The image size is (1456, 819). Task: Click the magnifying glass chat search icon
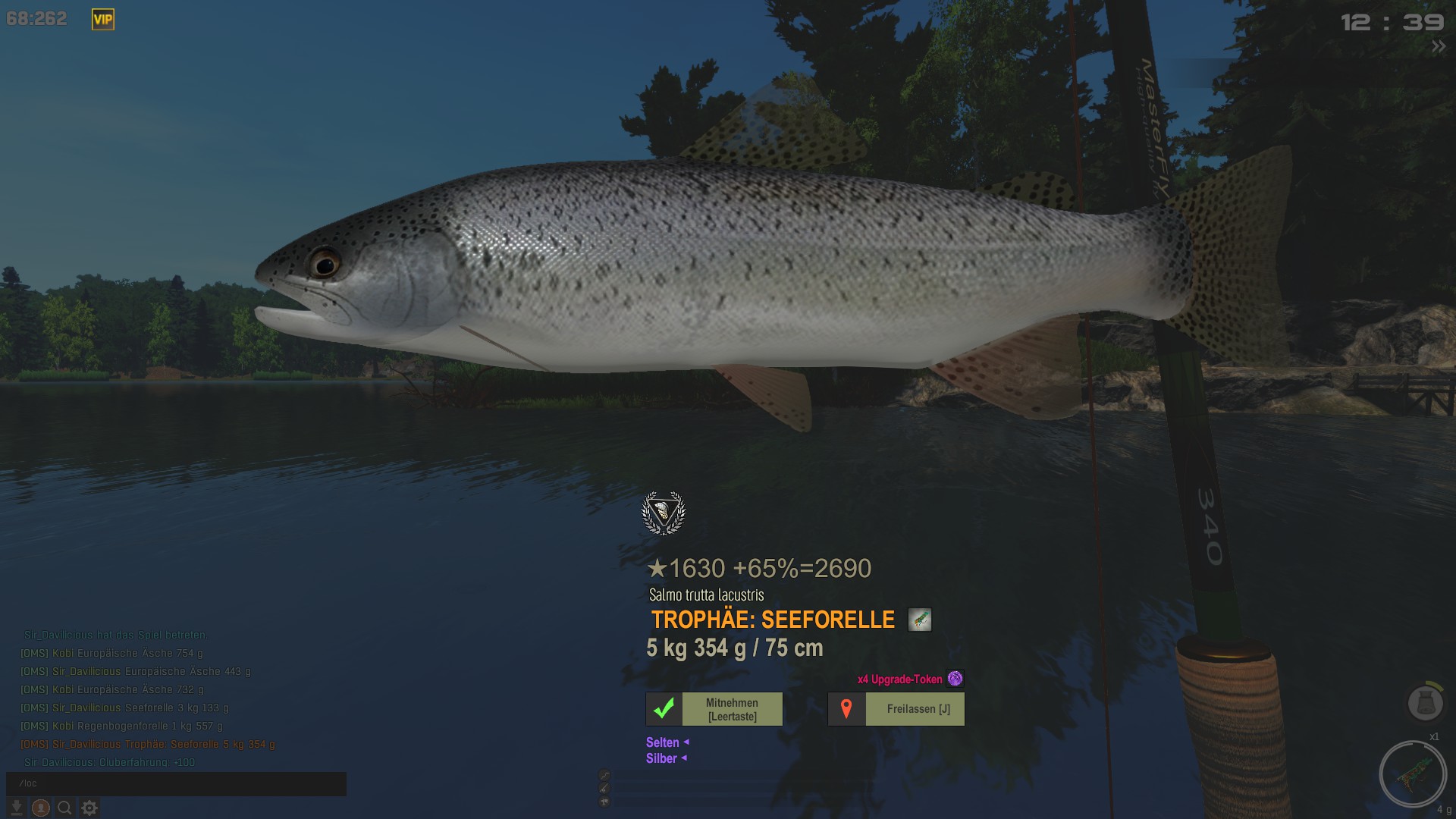[65, 808]
